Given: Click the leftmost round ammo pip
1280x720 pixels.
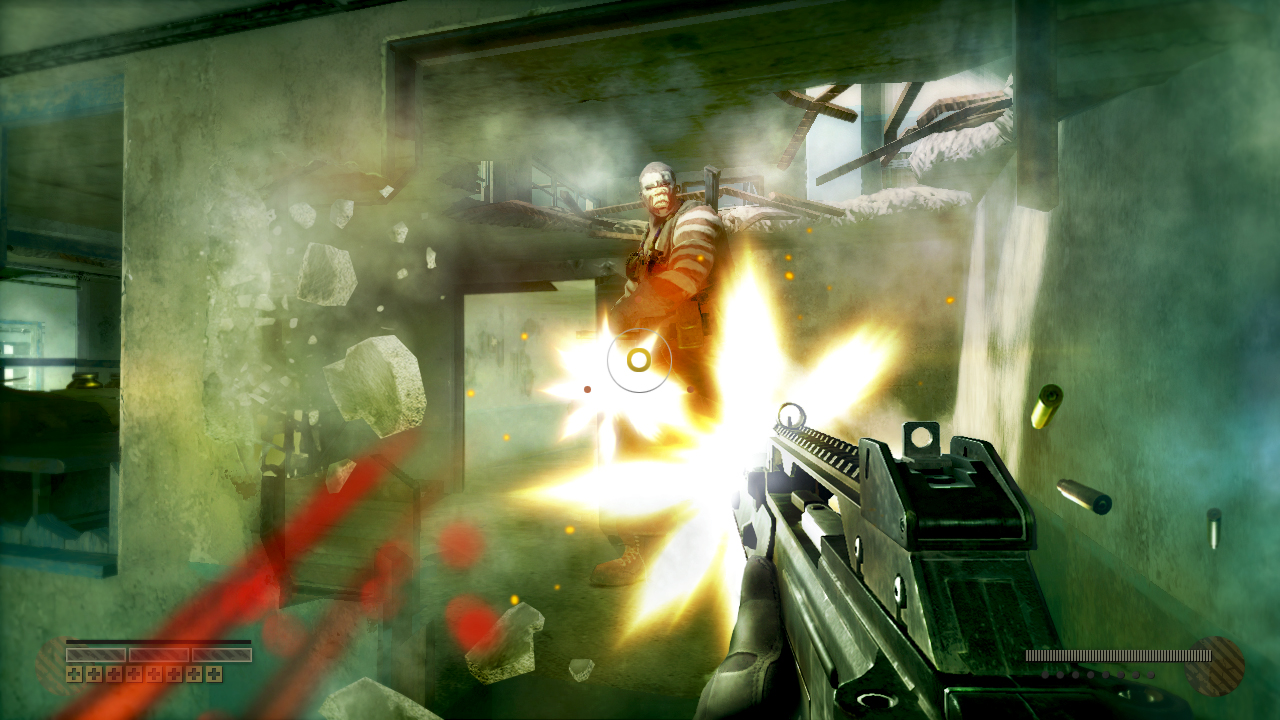Looking at the screenshot, I should coord(1045,675).
